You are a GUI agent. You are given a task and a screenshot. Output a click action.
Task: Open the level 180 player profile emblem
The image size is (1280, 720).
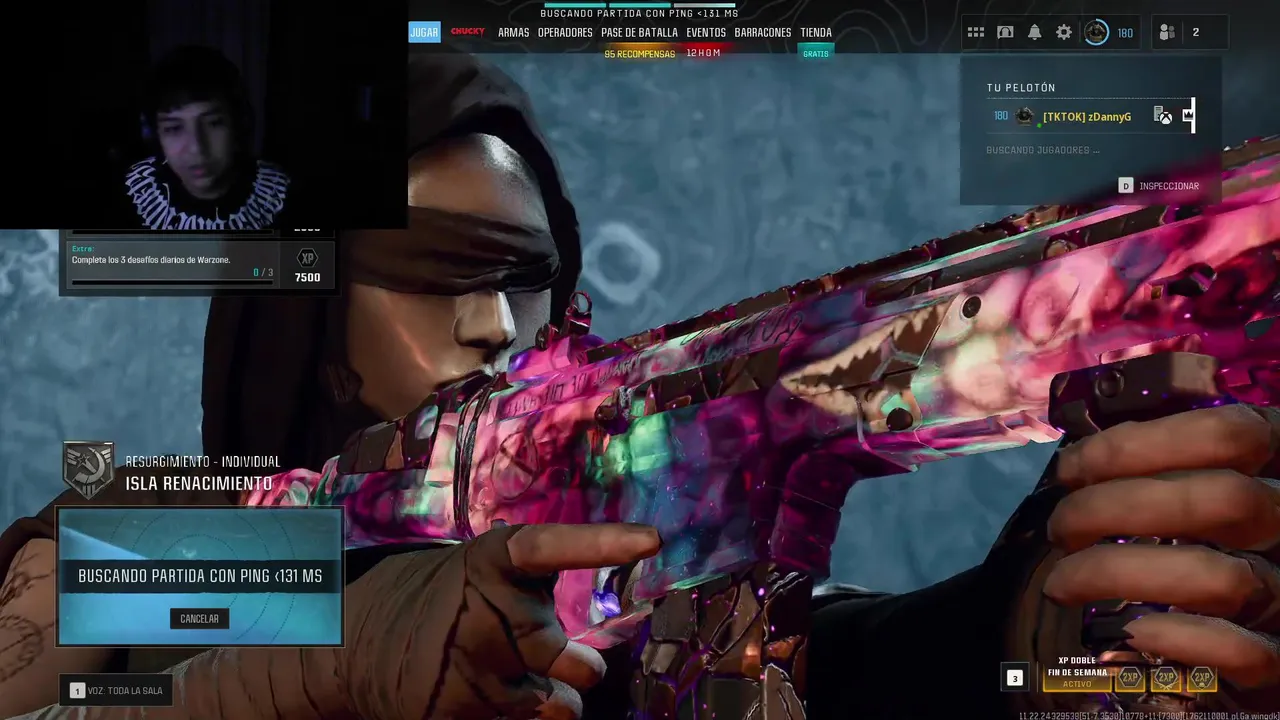pos(1097,32)
